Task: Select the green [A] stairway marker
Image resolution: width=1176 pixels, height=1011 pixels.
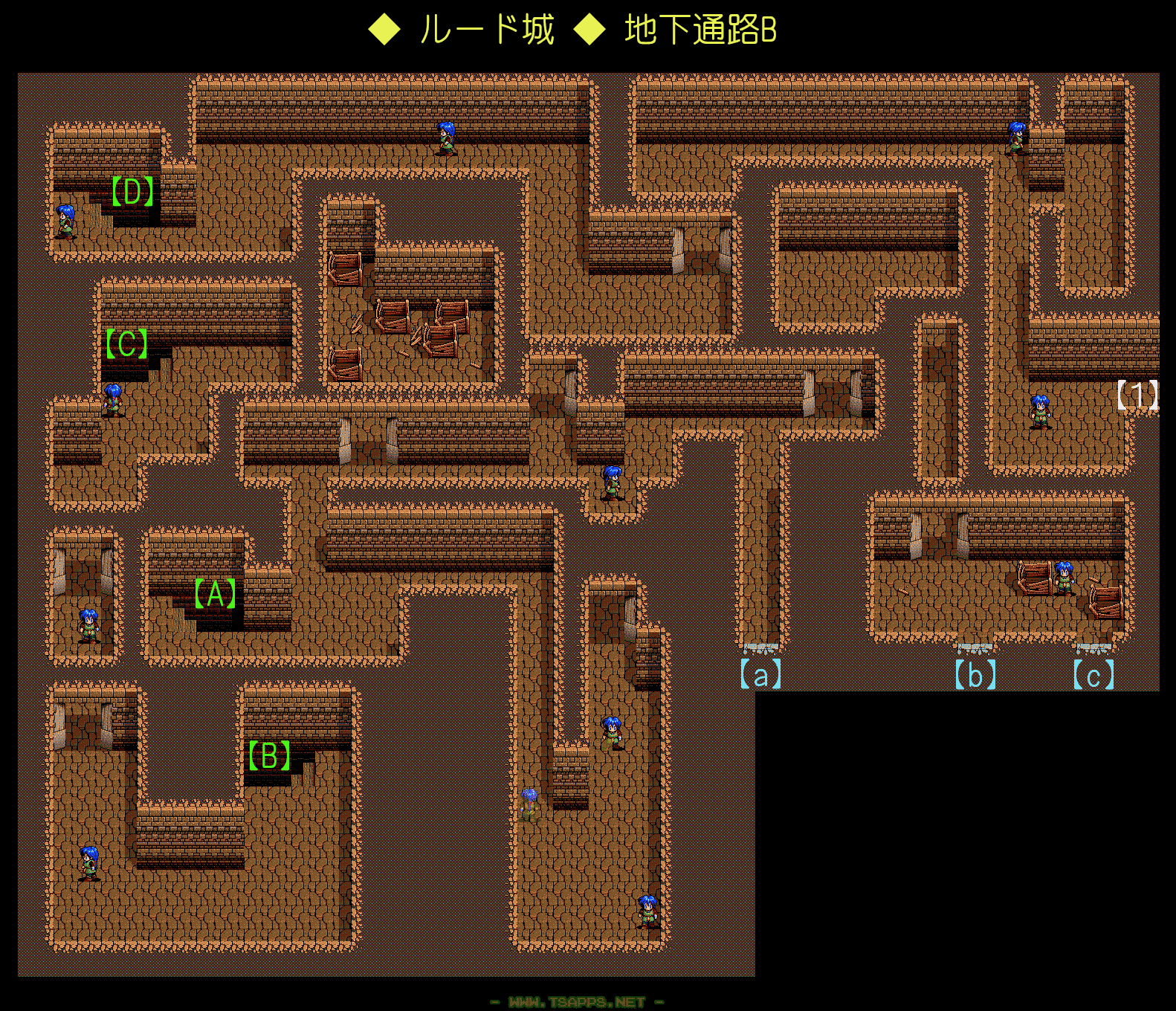Action: click(215, 594)
